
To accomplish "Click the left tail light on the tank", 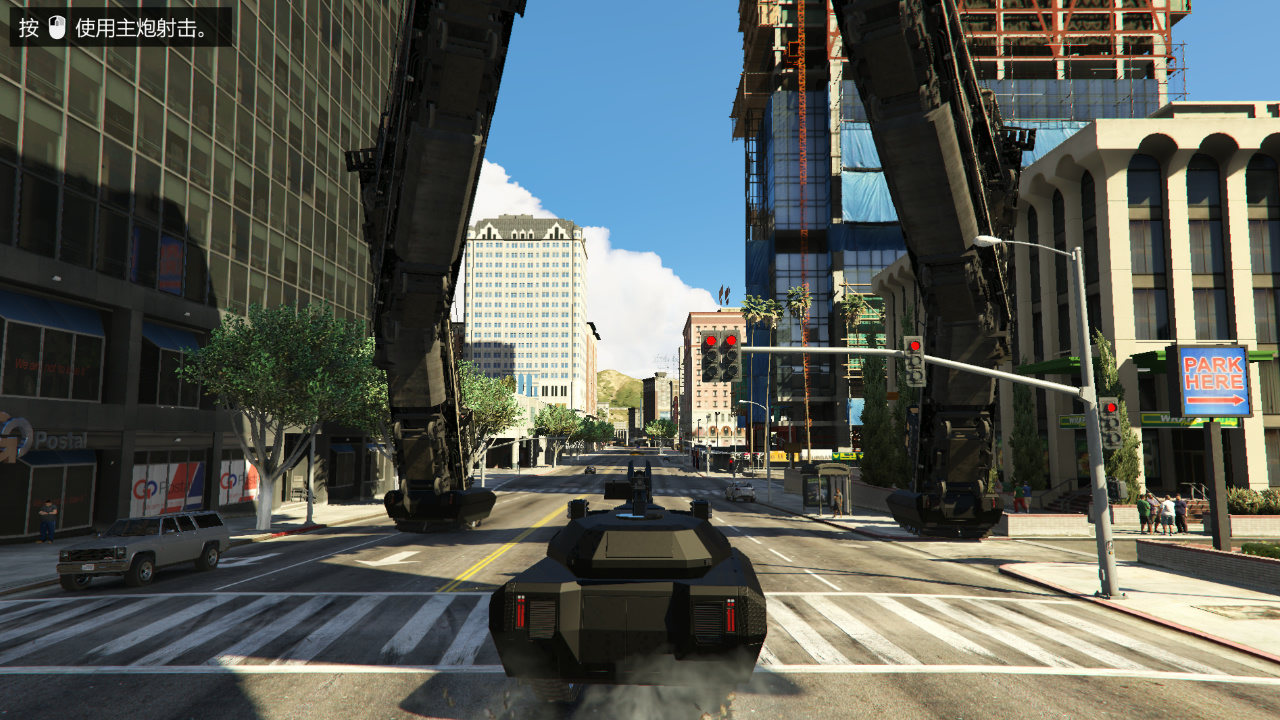I will click(x=521, y=612).
